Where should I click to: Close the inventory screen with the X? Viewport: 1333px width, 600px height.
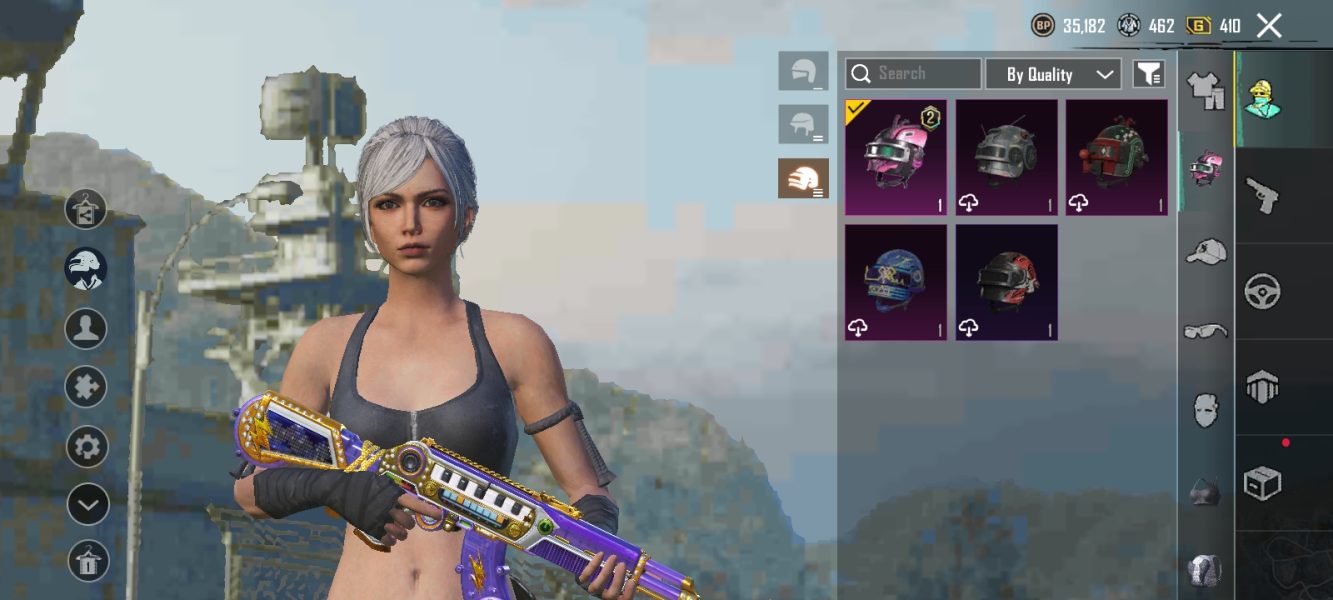[1269, 26]
